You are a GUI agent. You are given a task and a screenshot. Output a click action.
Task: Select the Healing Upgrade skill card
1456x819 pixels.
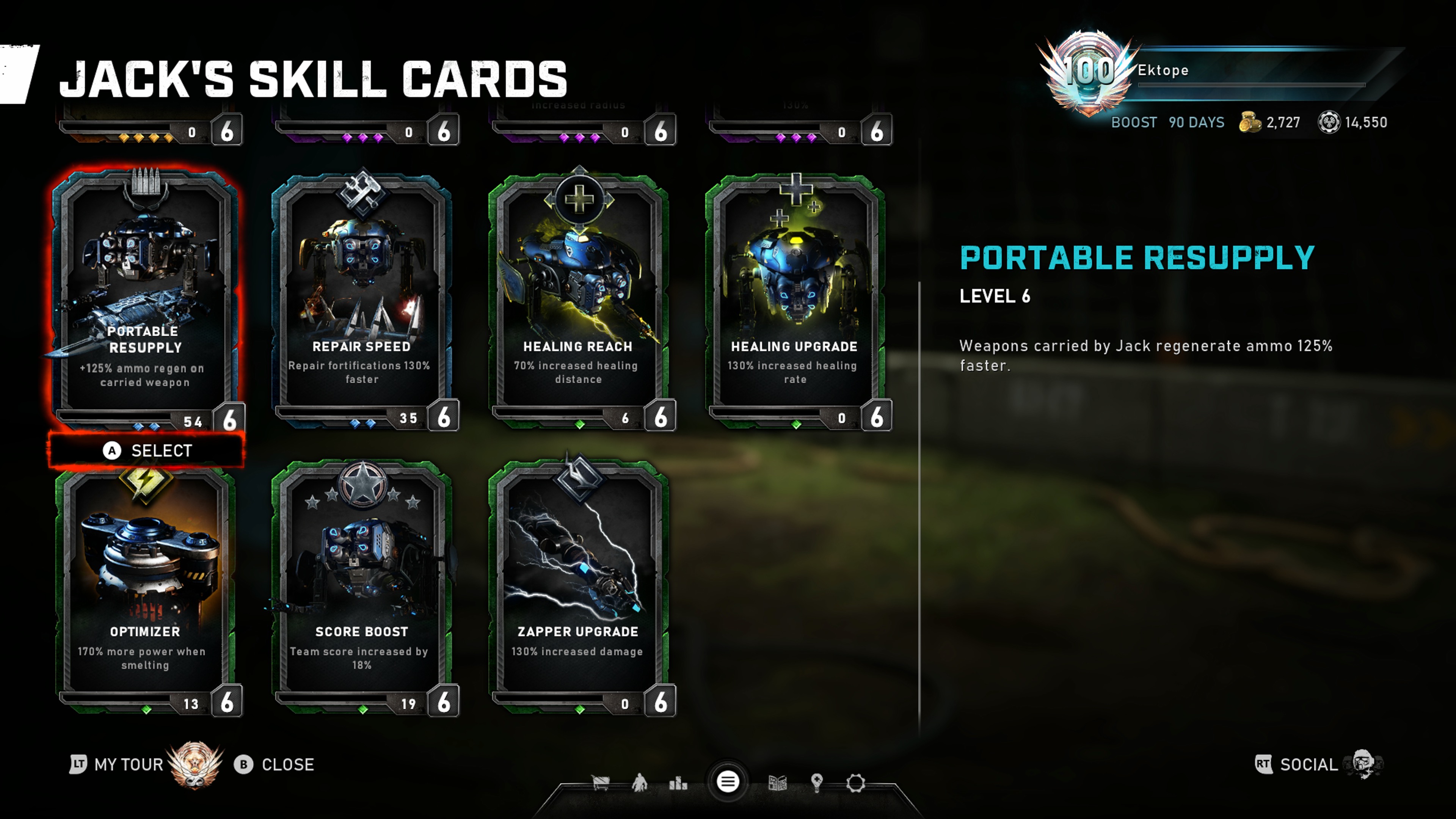tap(795, 300)
